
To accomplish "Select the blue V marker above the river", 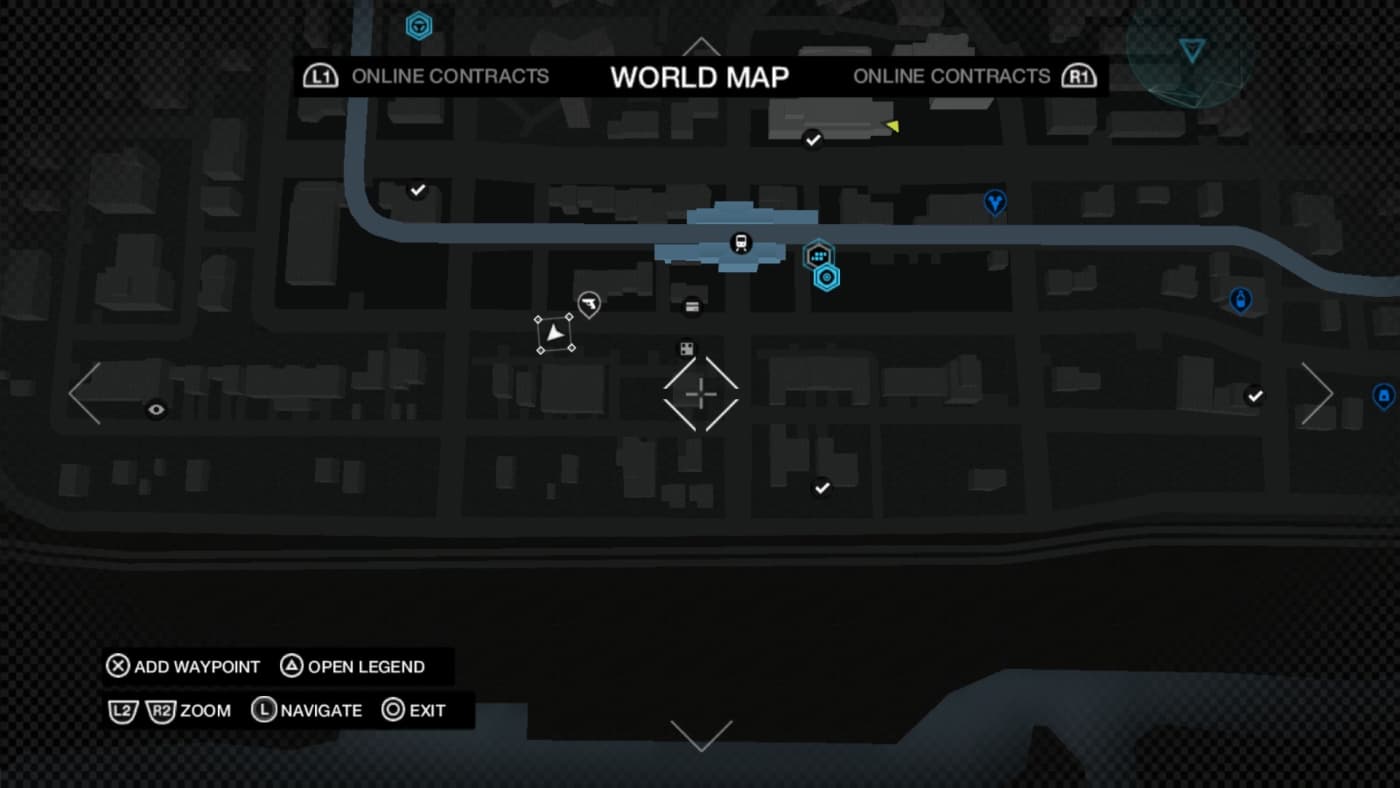I will coord(995,203).
